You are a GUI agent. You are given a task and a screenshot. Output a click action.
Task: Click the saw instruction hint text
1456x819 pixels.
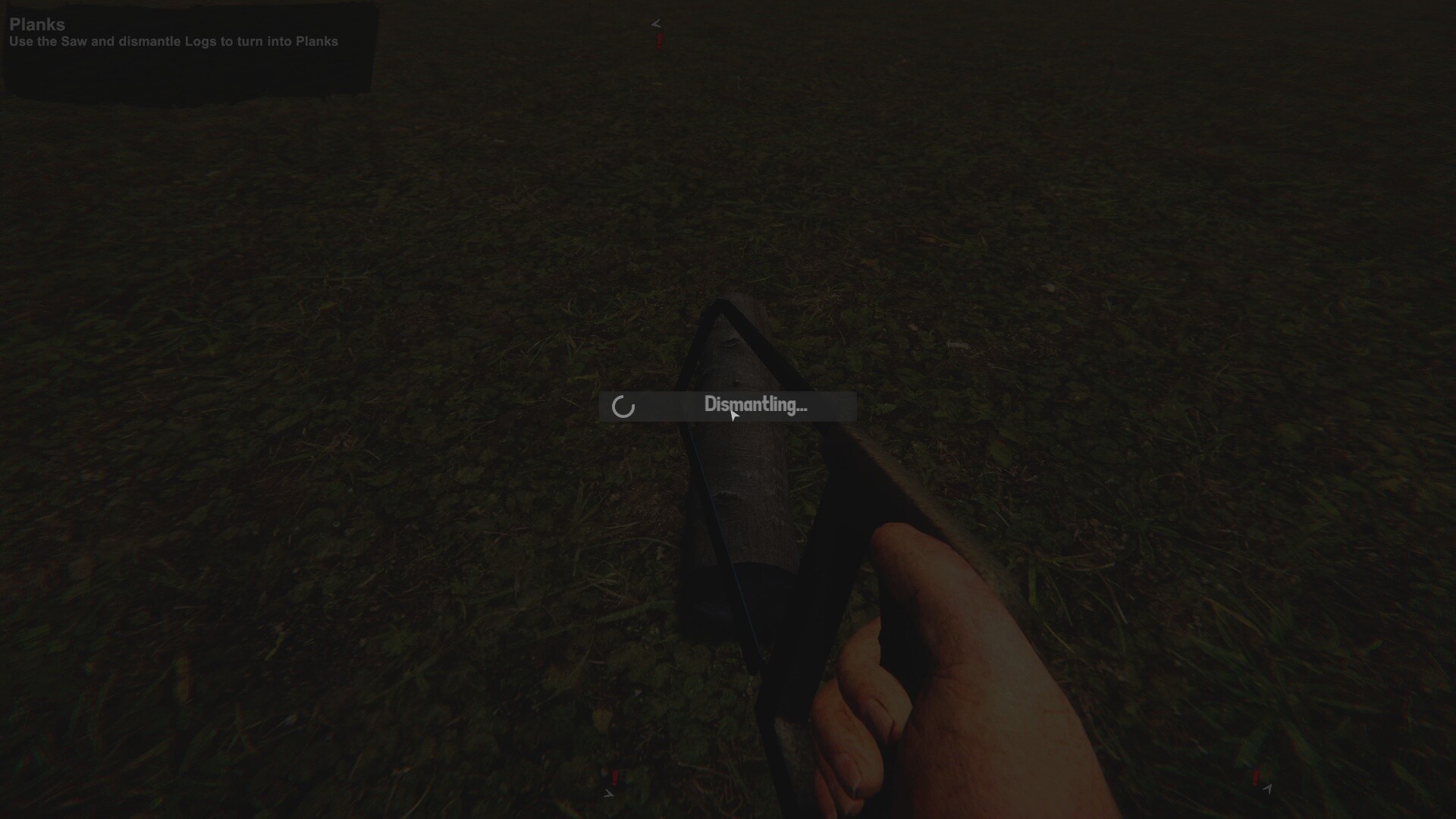[173, 42]
